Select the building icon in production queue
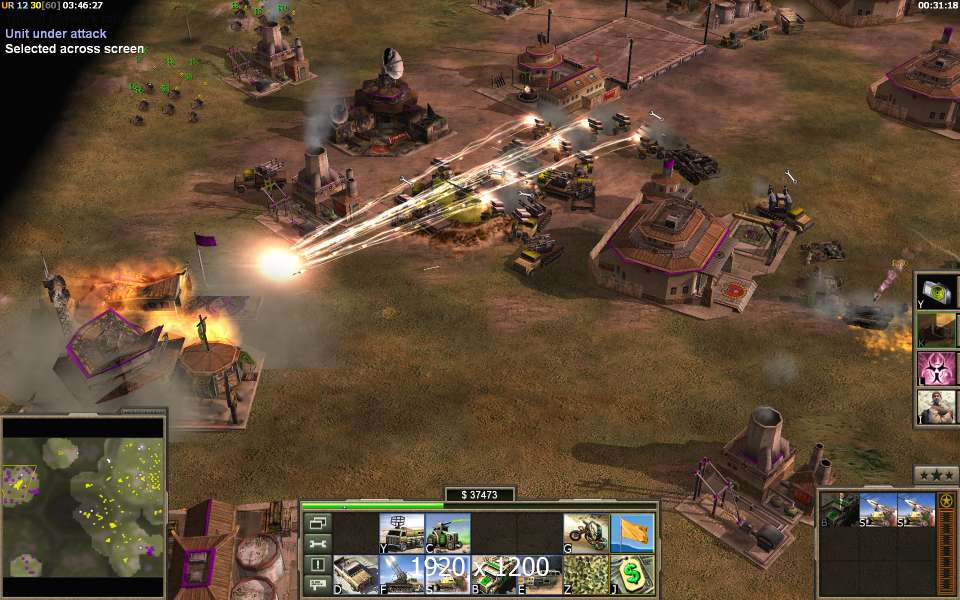 click(x=839, y=510)
